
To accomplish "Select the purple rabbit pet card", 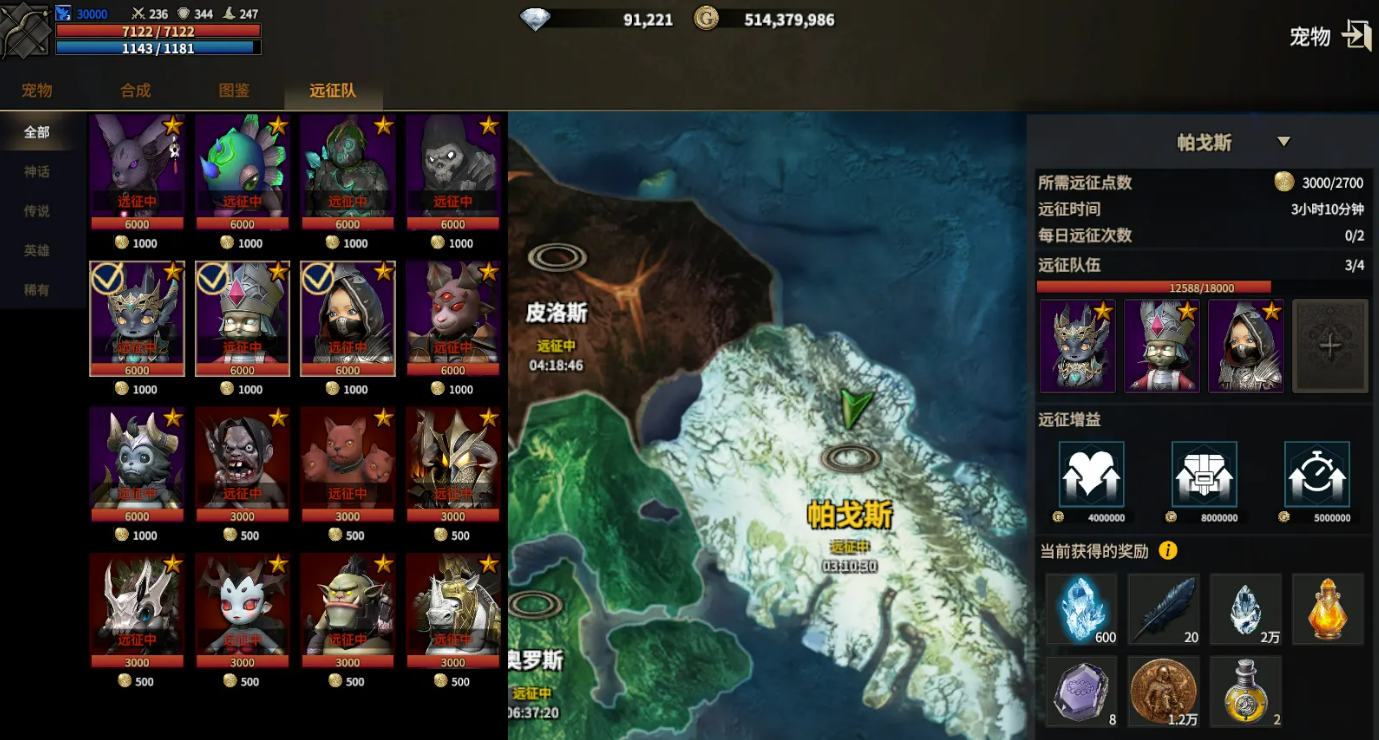I will point(137,165).
